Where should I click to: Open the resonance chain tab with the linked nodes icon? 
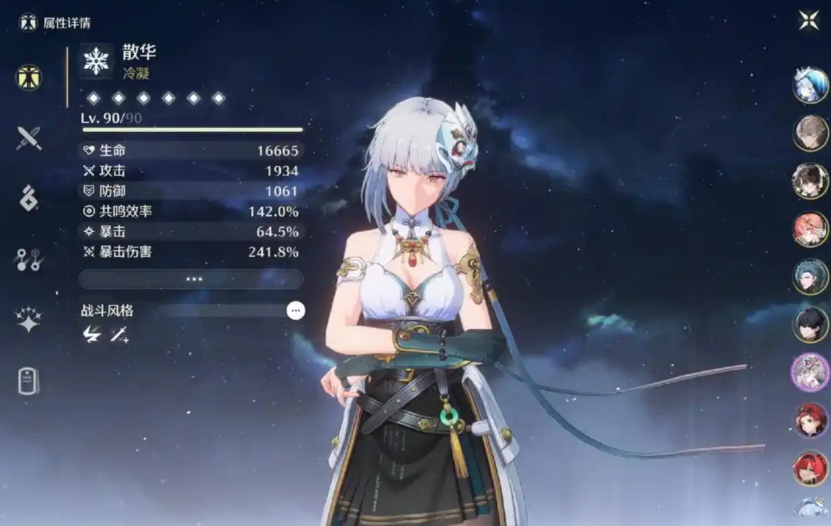pyautogui.click(x=29, y=260)
